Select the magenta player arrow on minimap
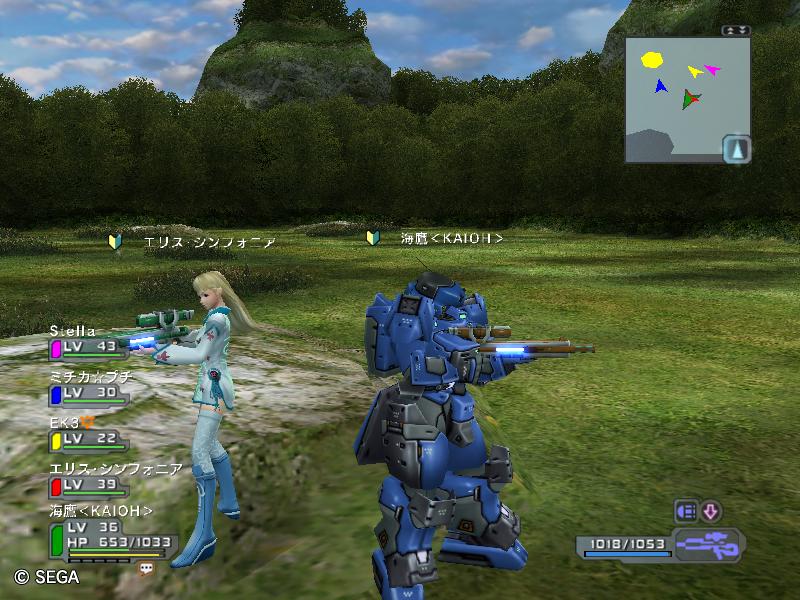This screenshot has width=800, height=600. point(712,69)
